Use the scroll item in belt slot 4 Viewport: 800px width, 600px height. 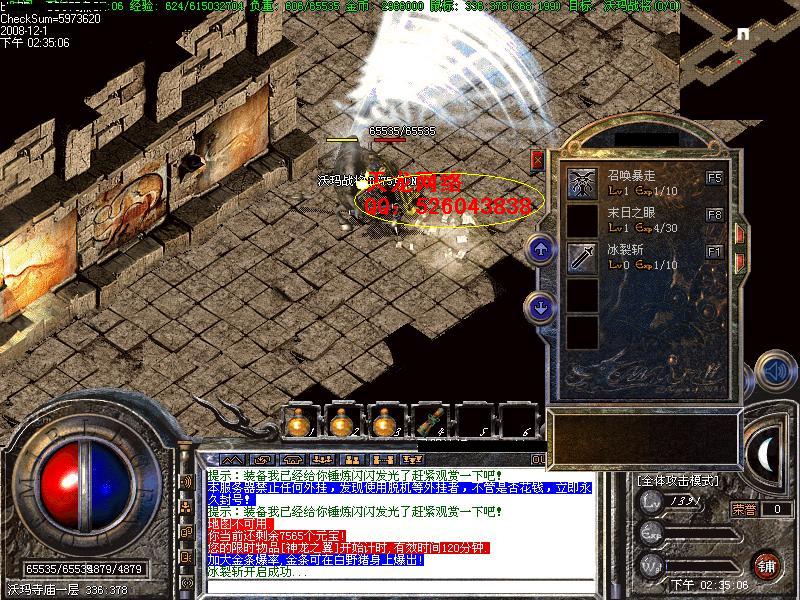(x=430, y=423)
